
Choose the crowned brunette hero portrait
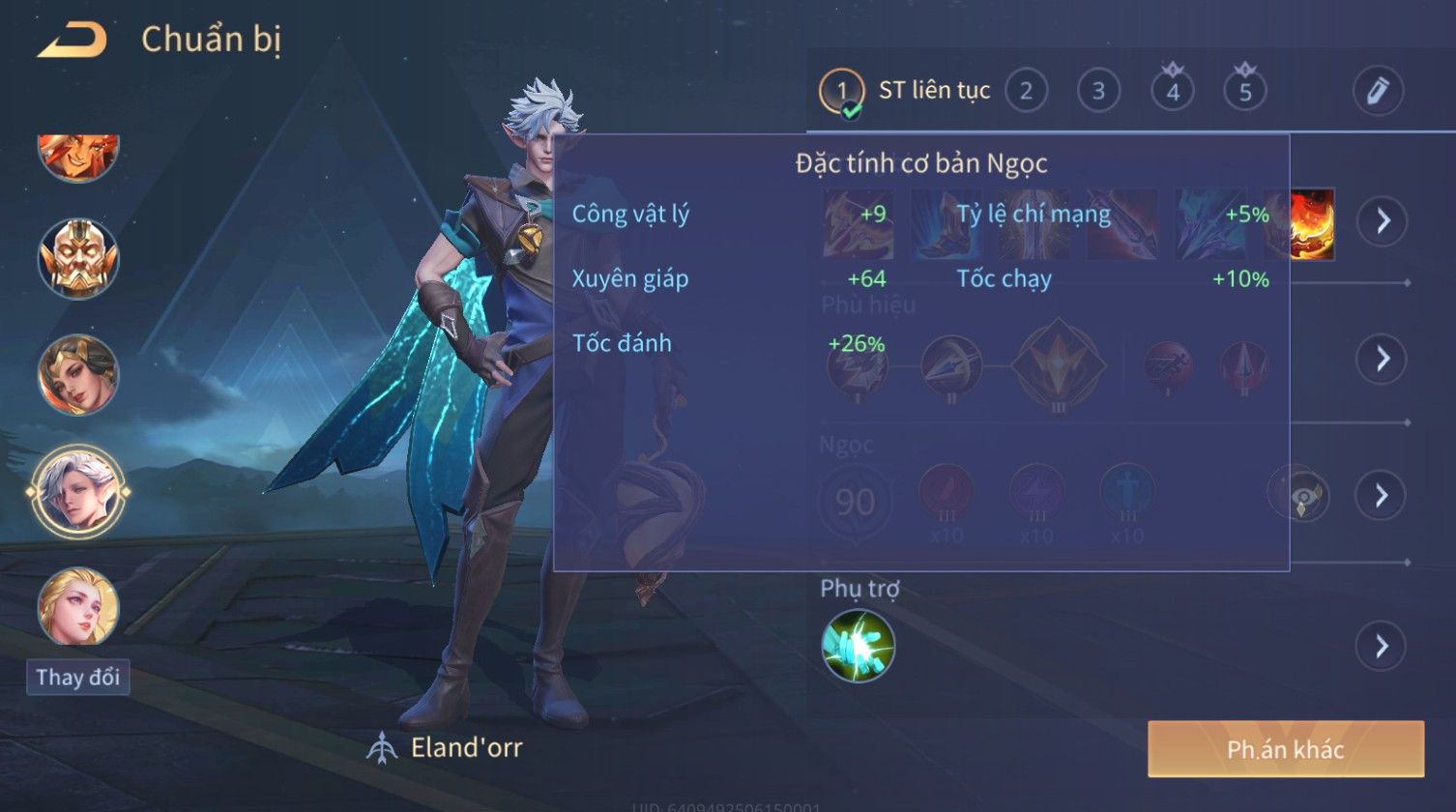(78, 374)
